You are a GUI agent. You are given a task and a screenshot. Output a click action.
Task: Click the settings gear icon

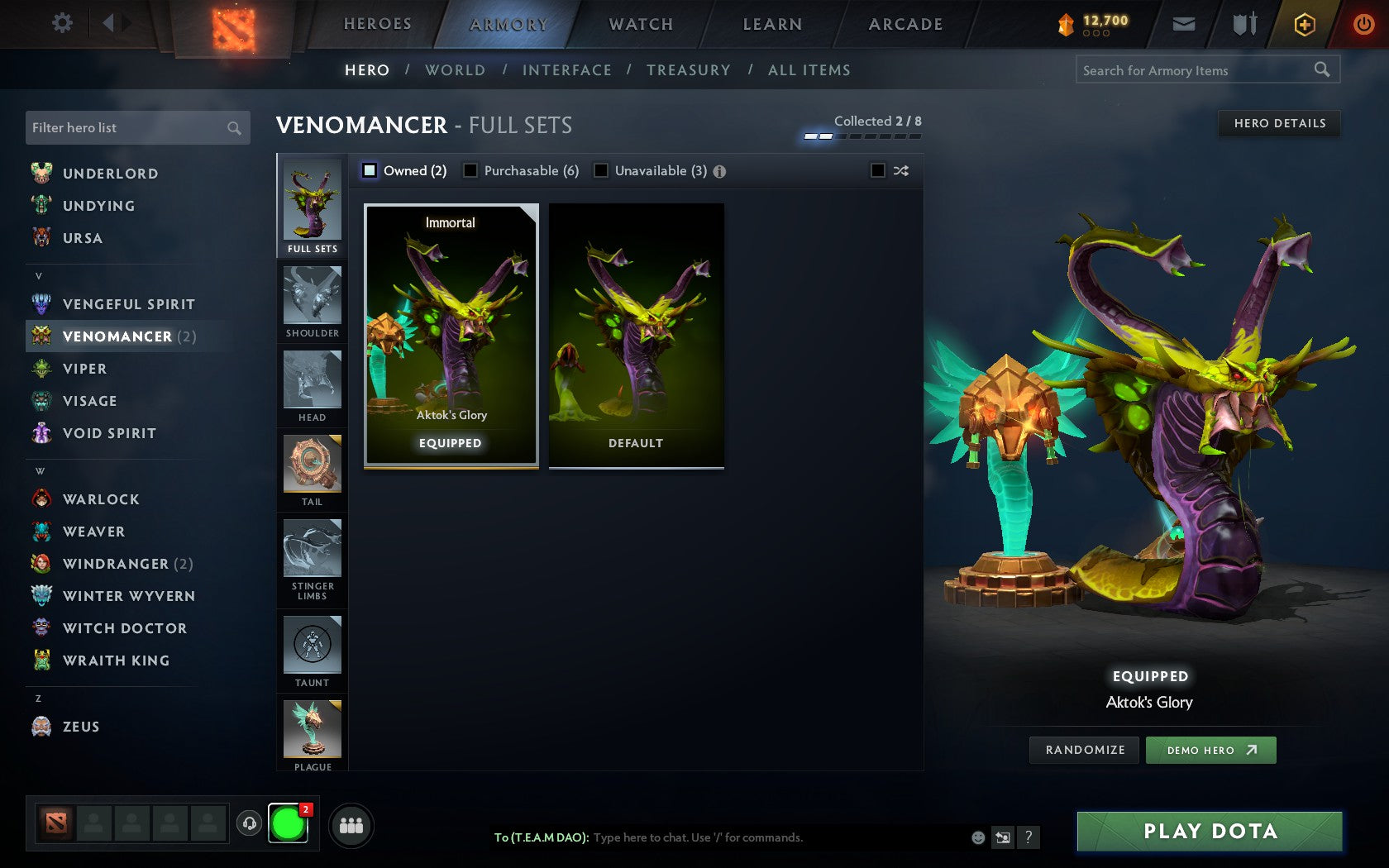[x=60, y=23]
